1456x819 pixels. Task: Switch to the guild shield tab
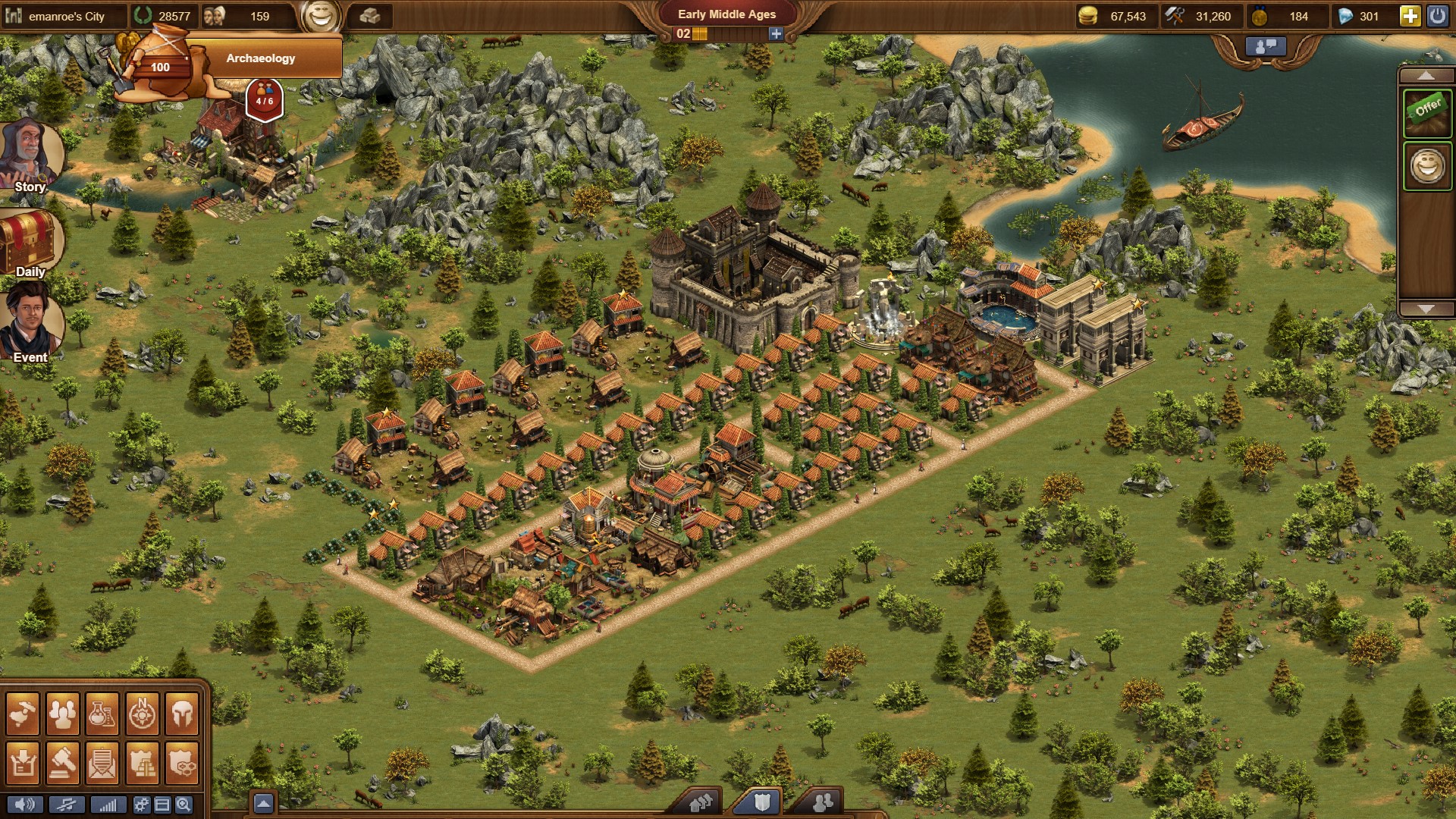tap(761, 802)
